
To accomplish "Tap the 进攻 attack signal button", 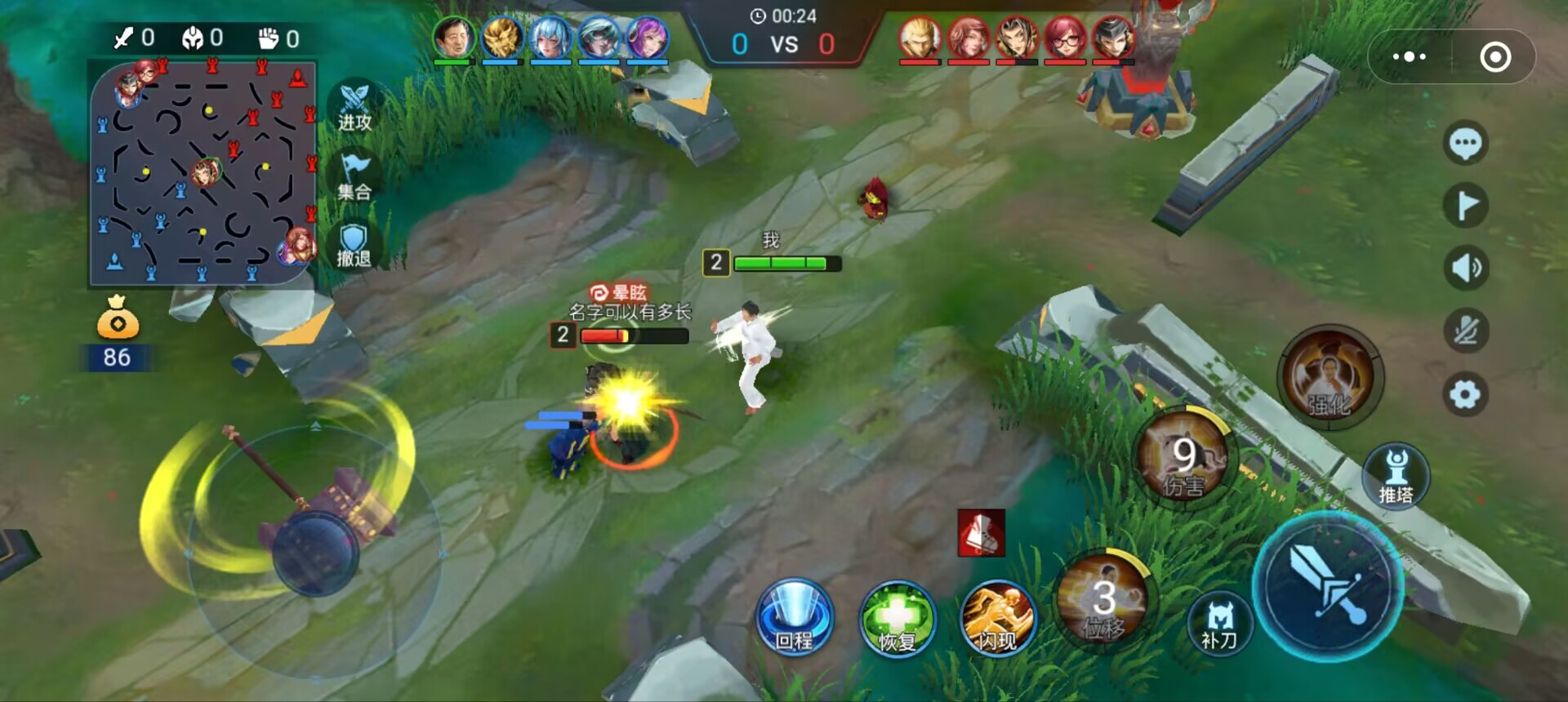I will 354,109.
